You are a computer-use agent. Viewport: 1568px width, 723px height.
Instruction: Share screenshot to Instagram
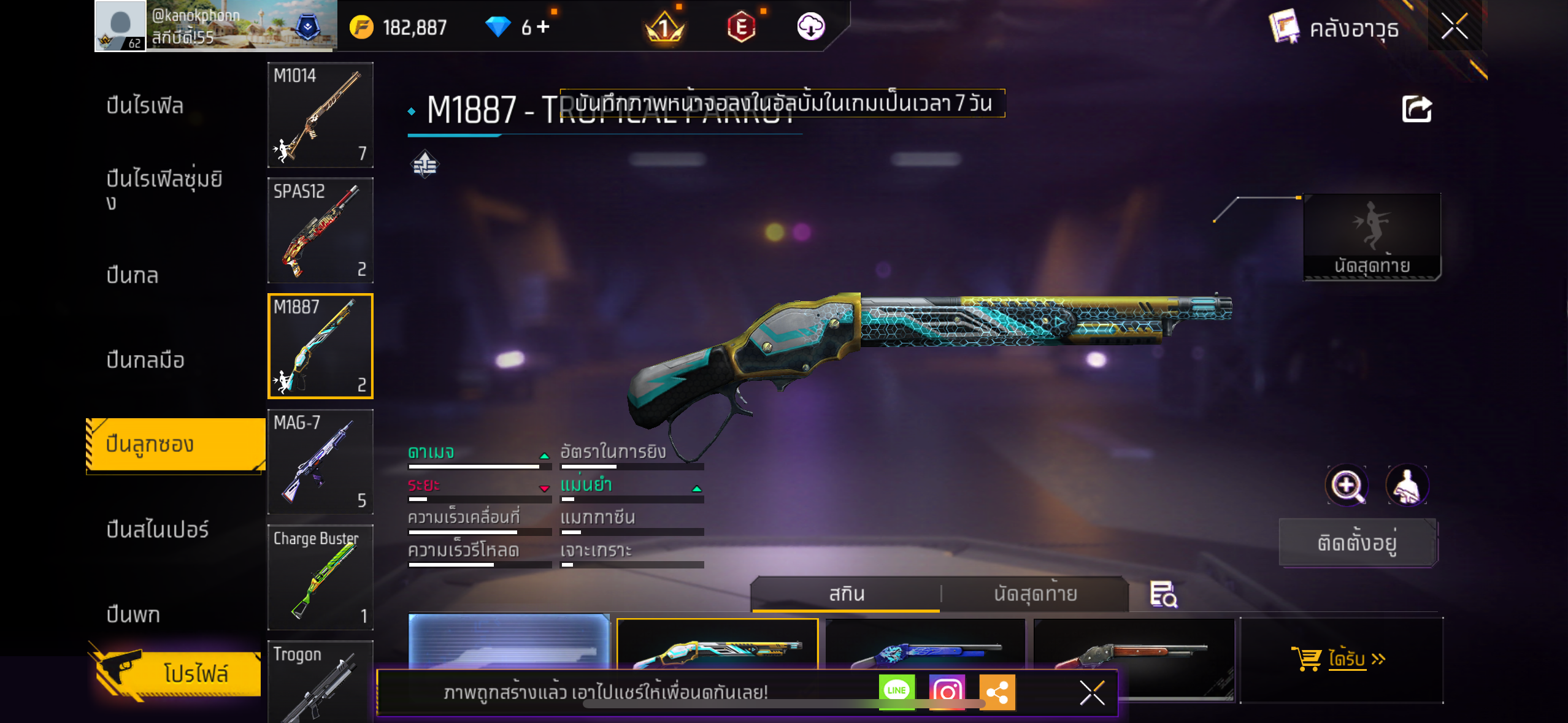click(947, 692)
